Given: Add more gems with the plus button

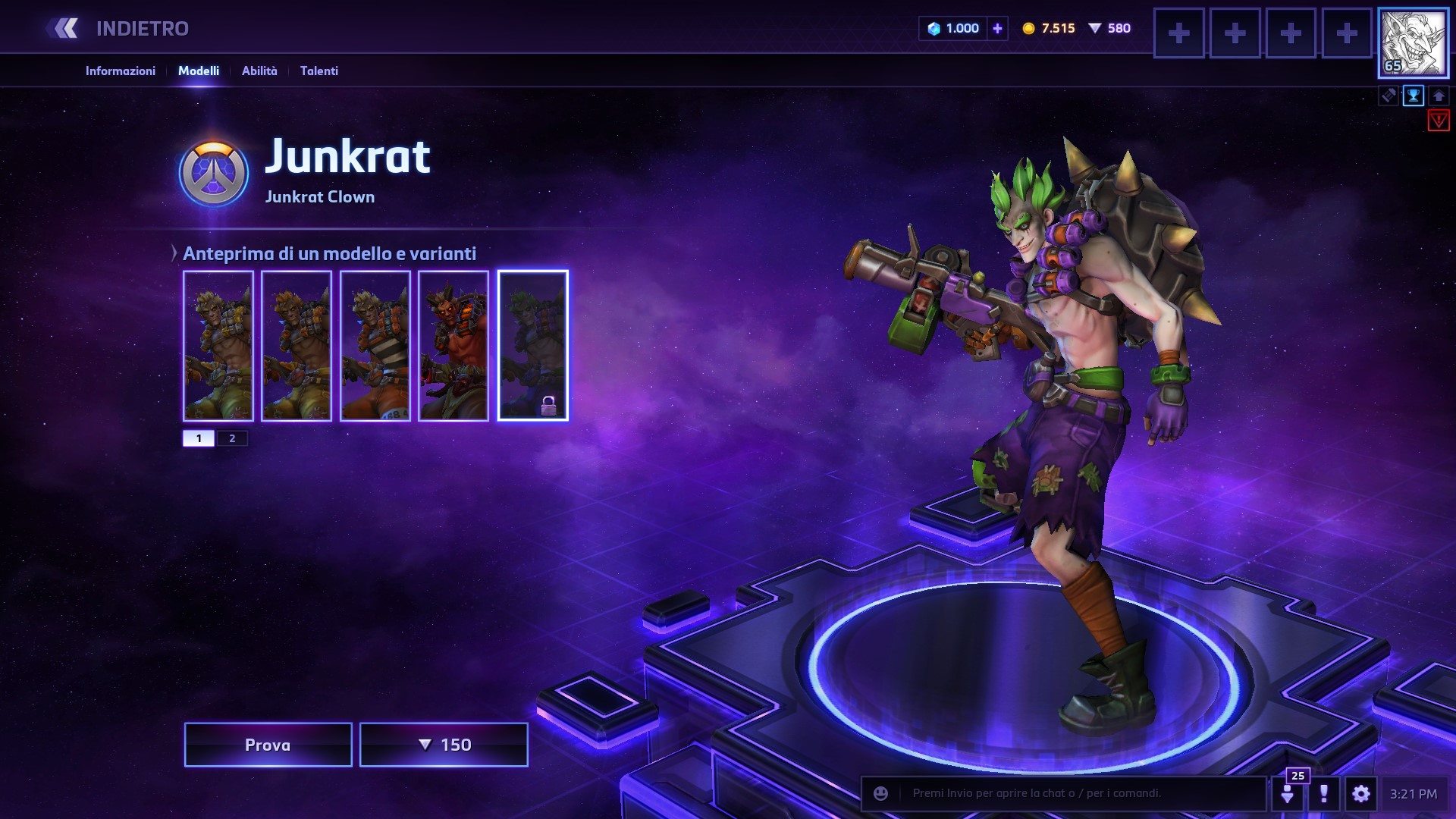Looking at the screenshot, I should (x=997, y=29).
